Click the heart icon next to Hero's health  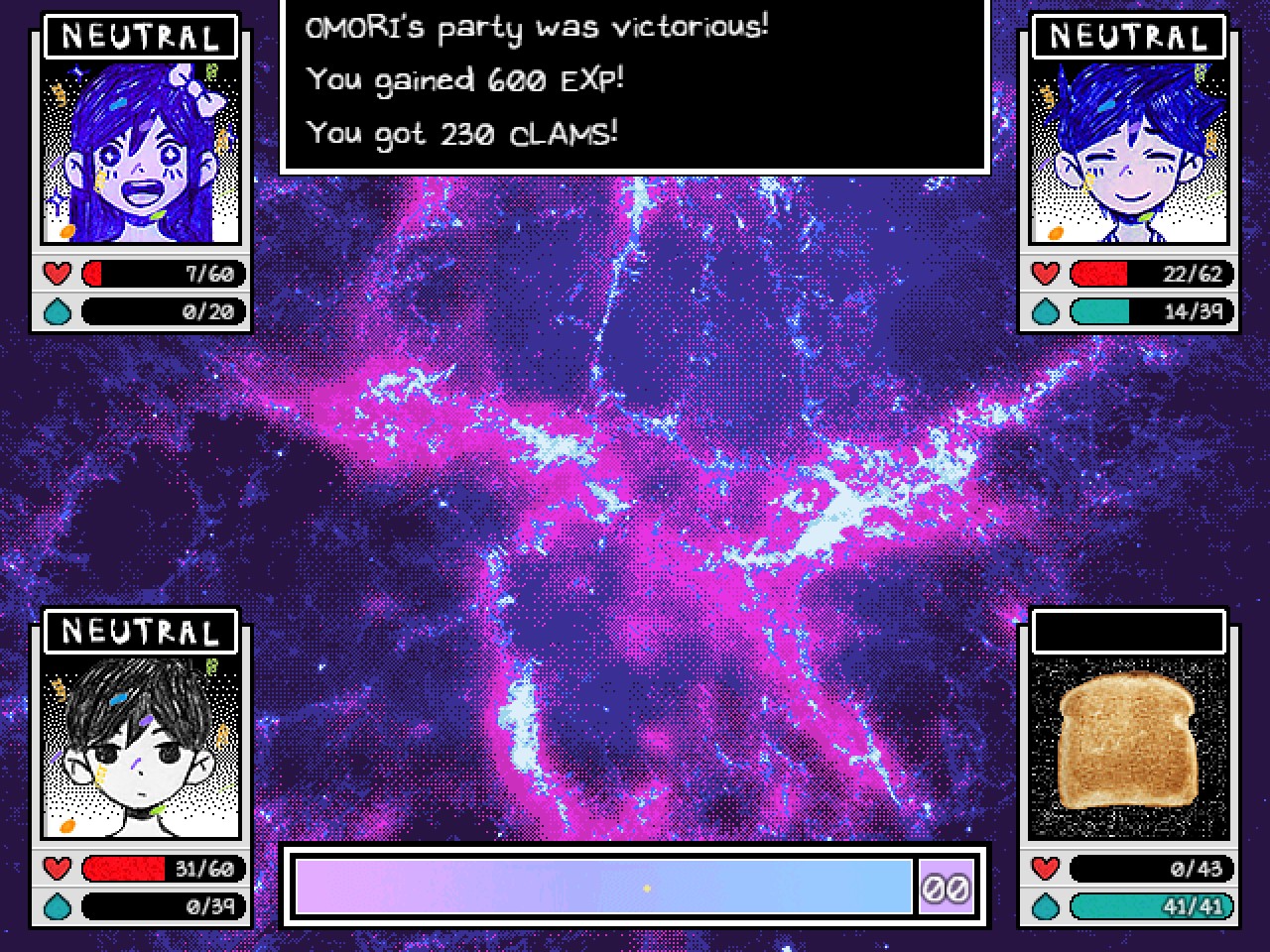coord(1045,273)
